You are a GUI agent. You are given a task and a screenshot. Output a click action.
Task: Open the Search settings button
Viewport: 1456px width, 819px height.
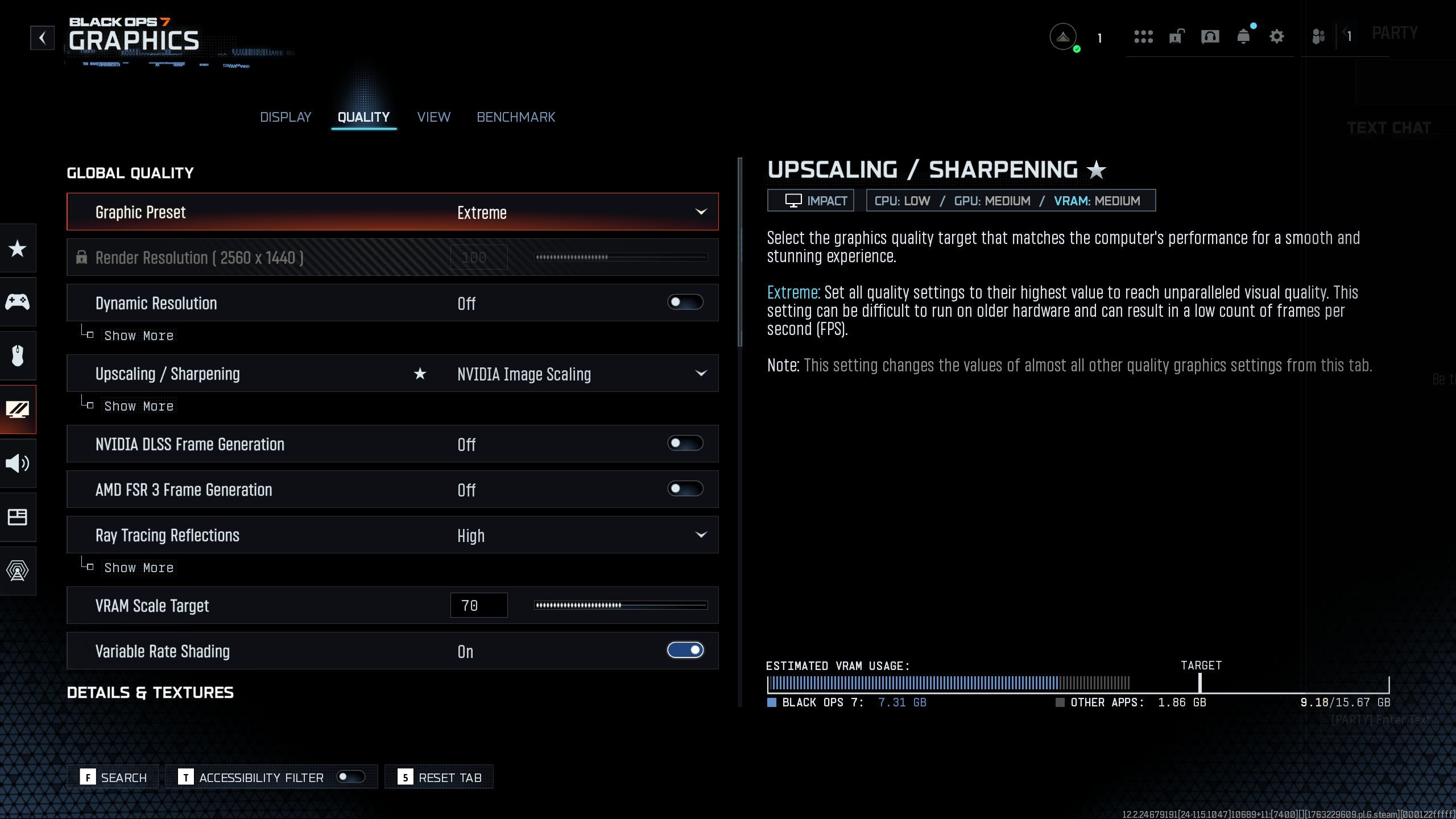[114, 777]
